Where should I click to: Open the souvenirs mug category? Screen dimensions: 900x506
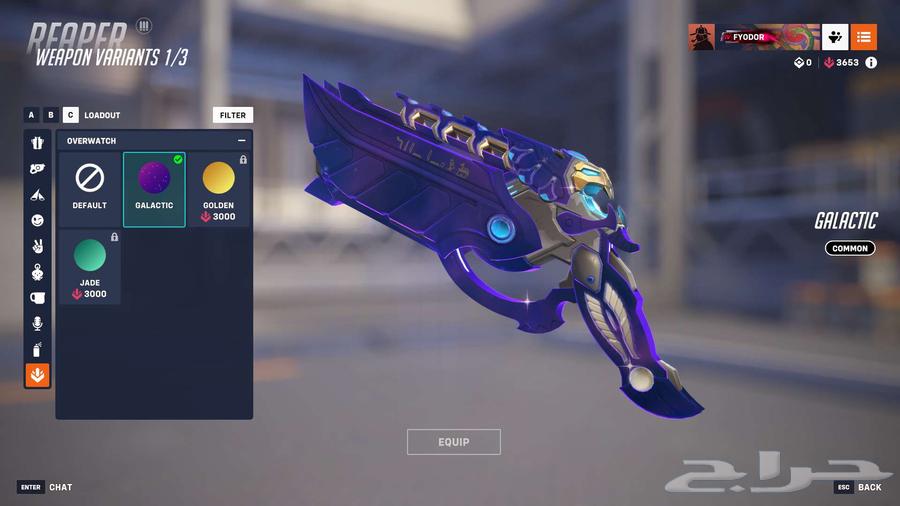[x=38, y=297]
